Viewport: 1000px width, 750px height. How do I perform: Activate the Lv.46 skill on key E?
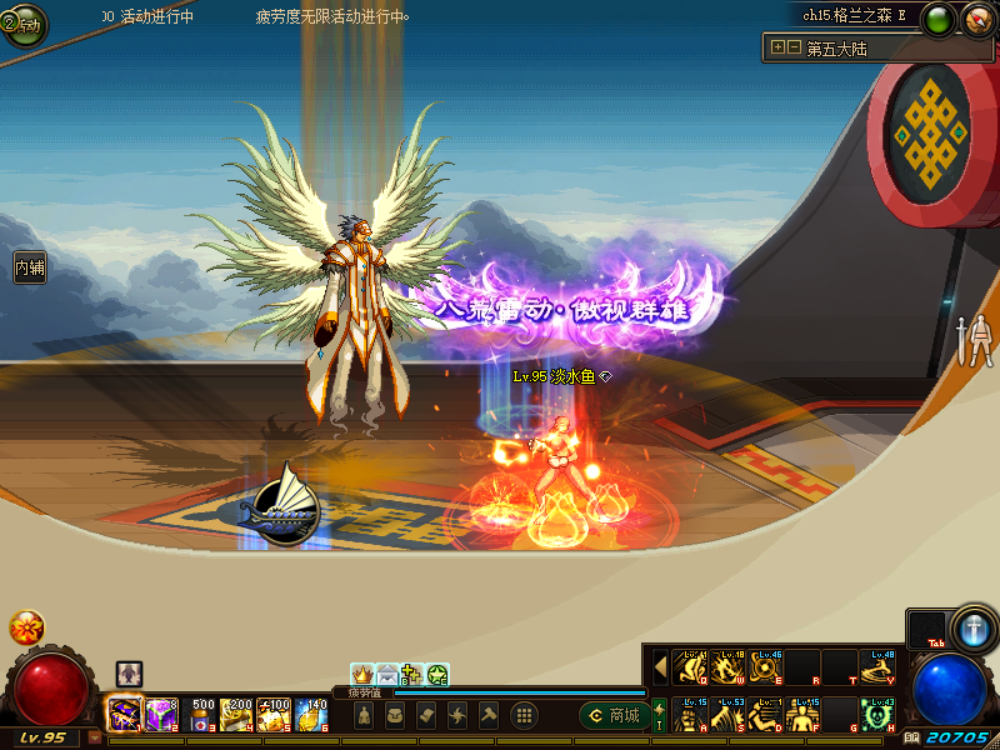pyautogui.click(x=766, y=667)
